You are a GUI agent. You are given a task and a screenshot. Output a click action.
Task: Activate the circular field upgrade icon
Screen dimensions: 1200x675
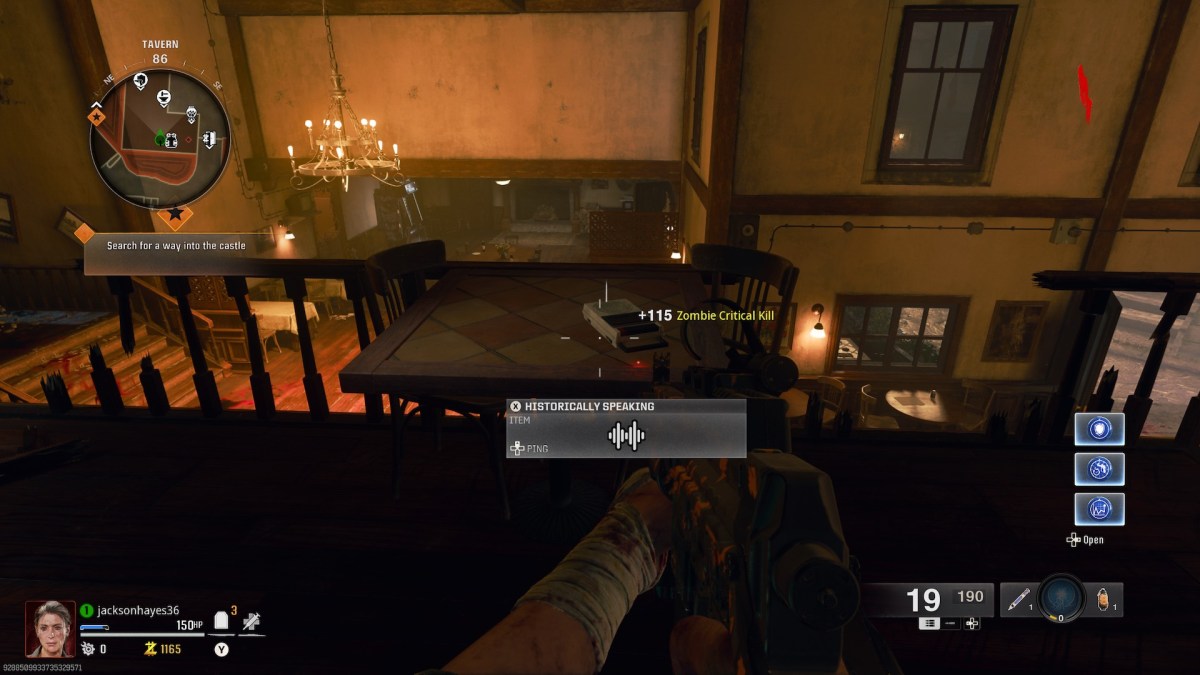(1061, 599)
